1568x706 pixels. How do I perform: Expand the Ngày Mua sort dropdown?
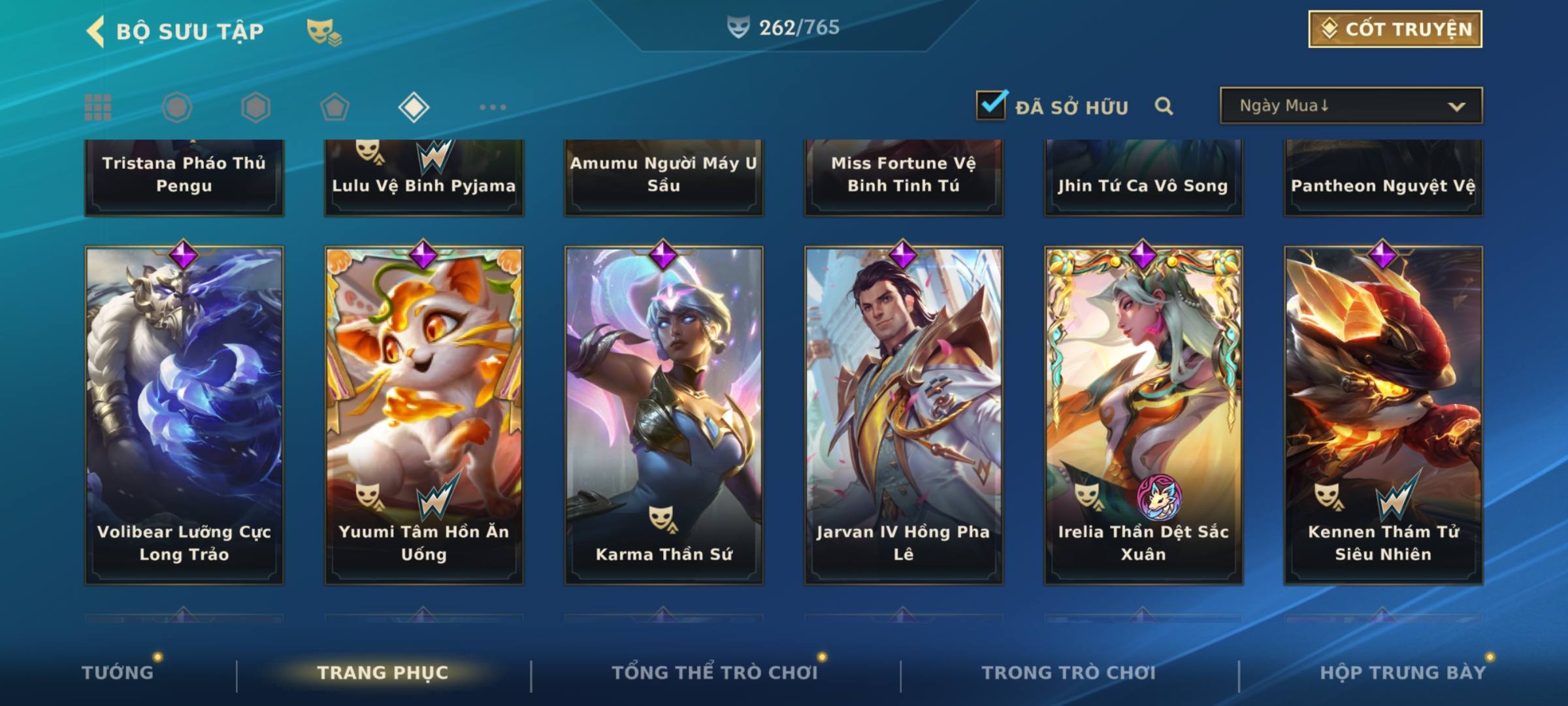[x=1350, y=106]
